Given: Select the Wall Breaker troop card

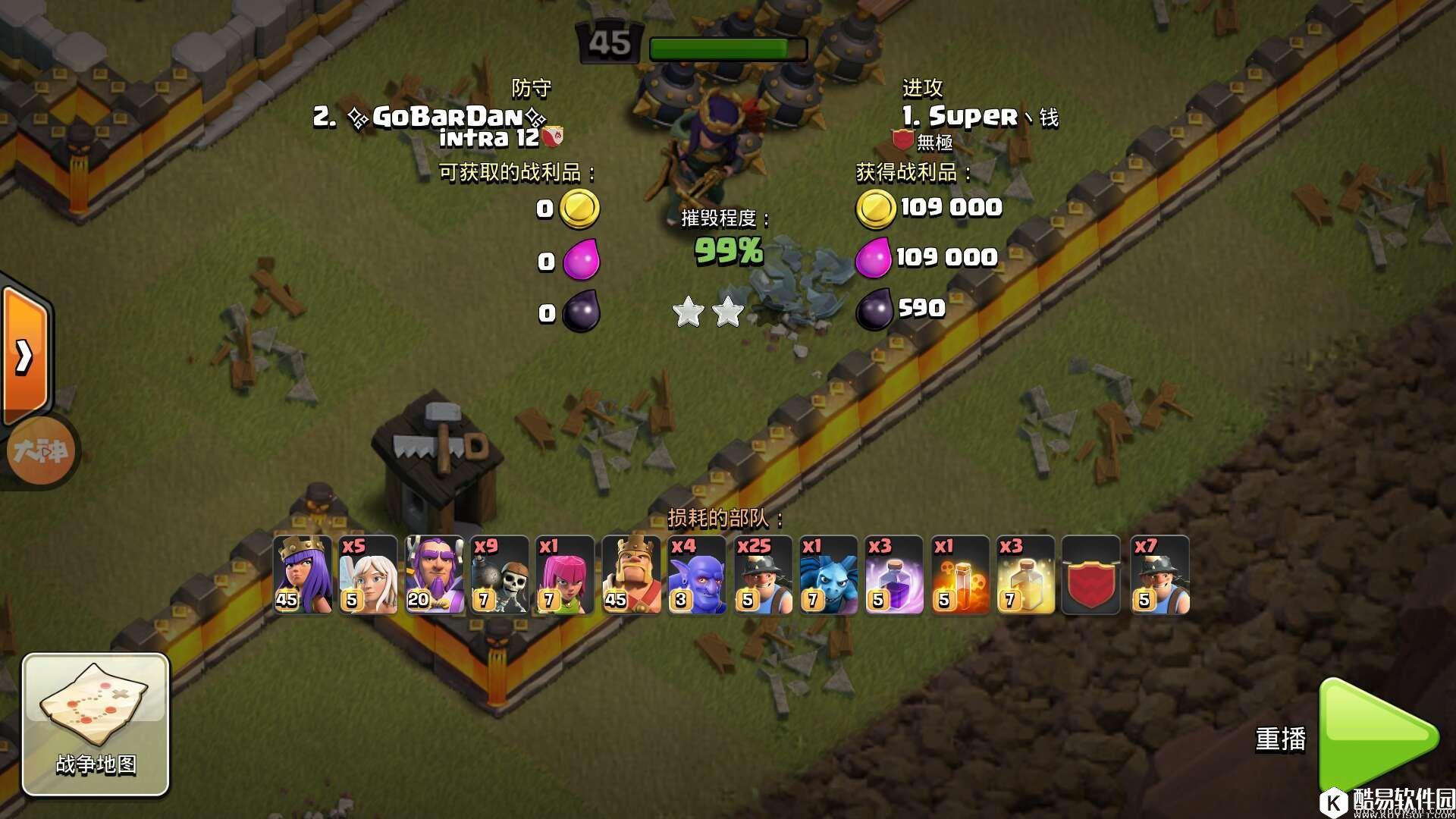Looking at the screenshot, I should [x=500, y=575].
